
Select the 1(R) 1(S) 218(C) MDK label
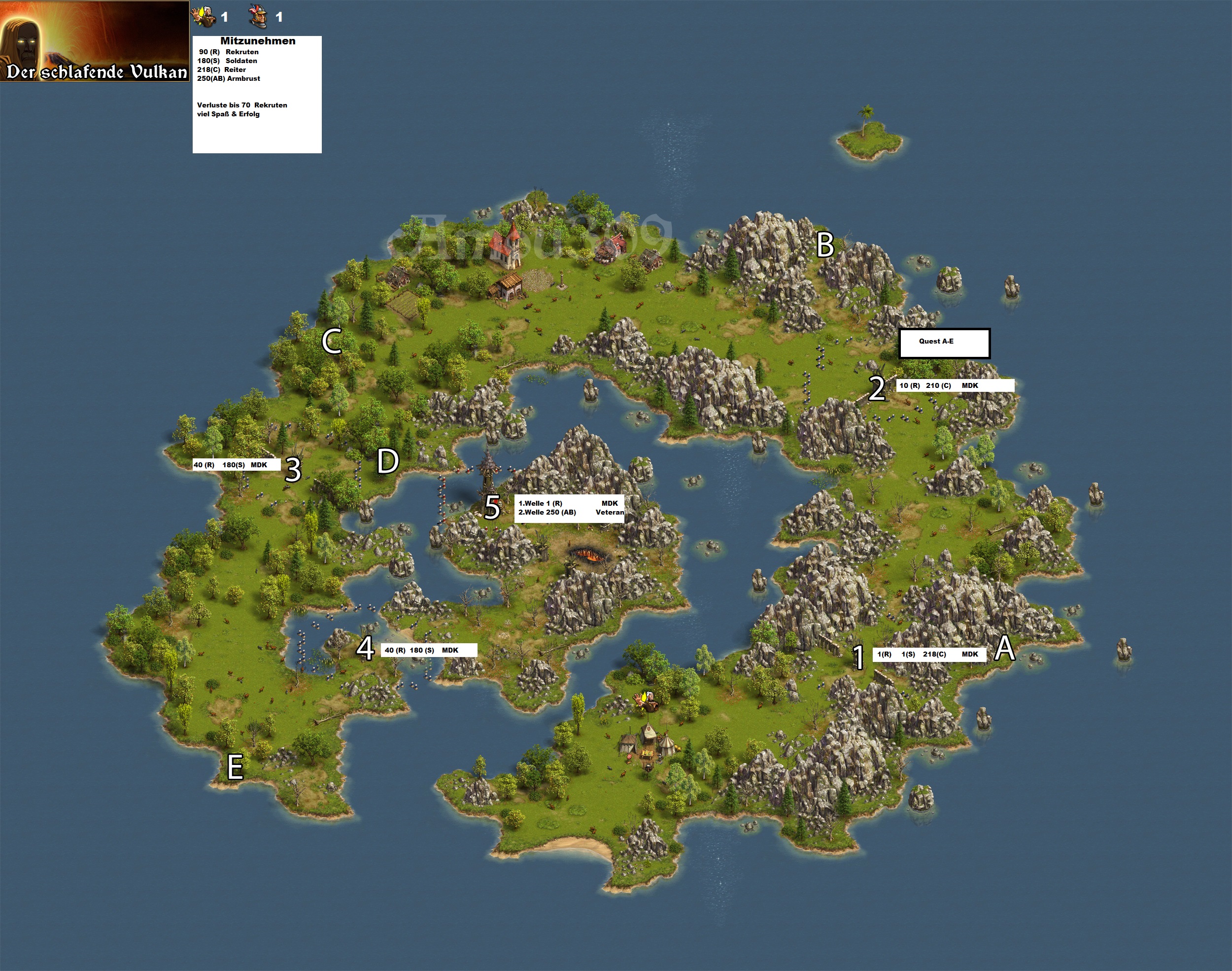929,655
